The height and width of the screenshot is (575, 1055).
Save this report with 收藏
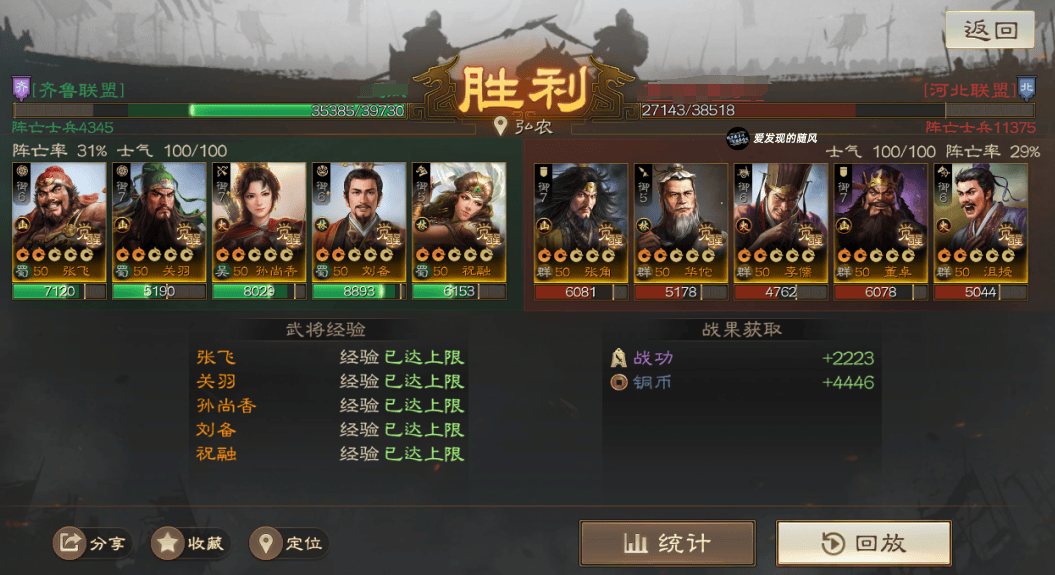click(191, 543)
